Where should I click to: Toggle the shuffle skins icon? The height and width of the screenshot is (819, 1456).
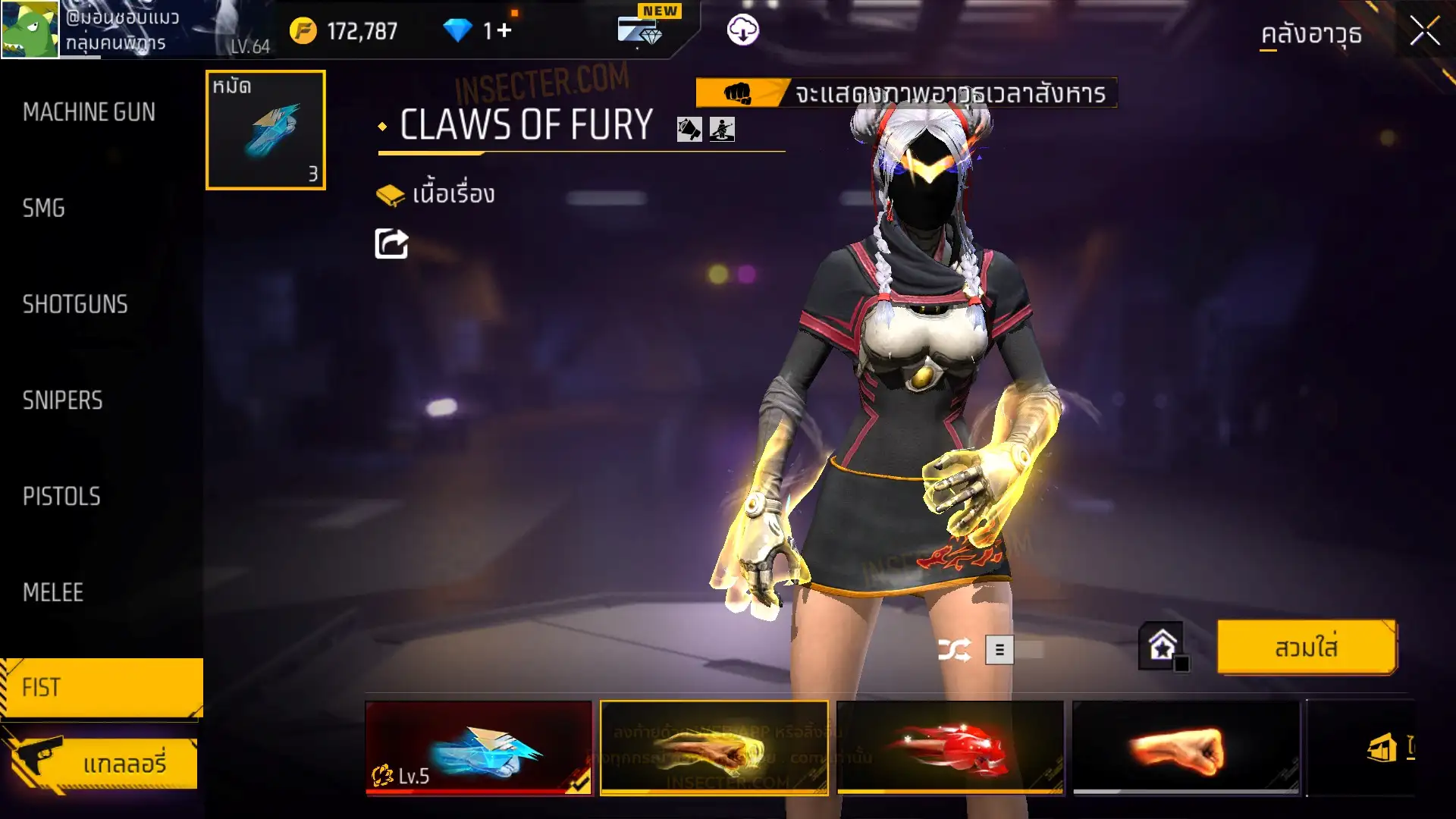(954, 650)
